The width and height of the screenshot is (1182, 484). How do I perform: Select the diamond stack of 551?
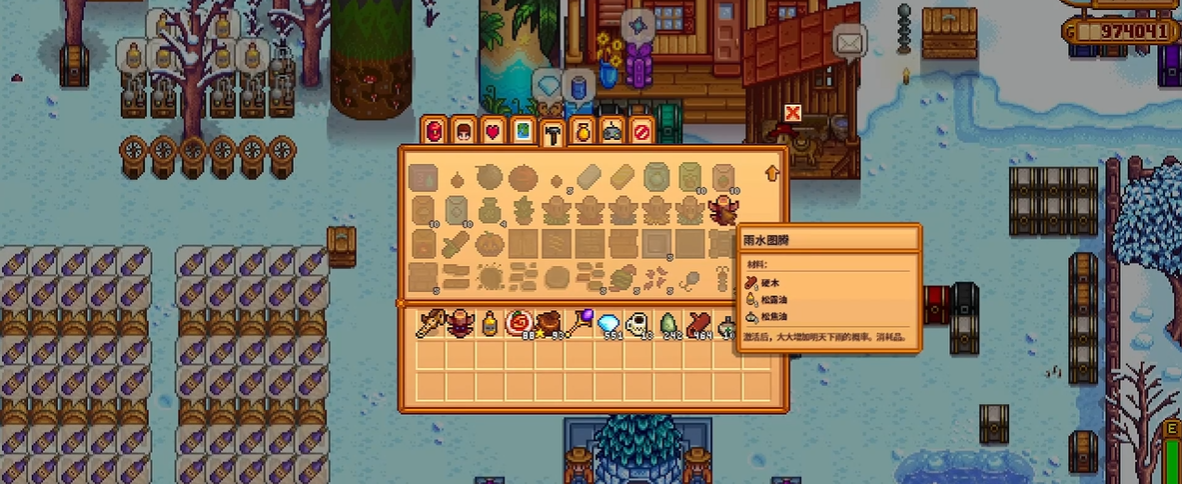pos(608,324)
